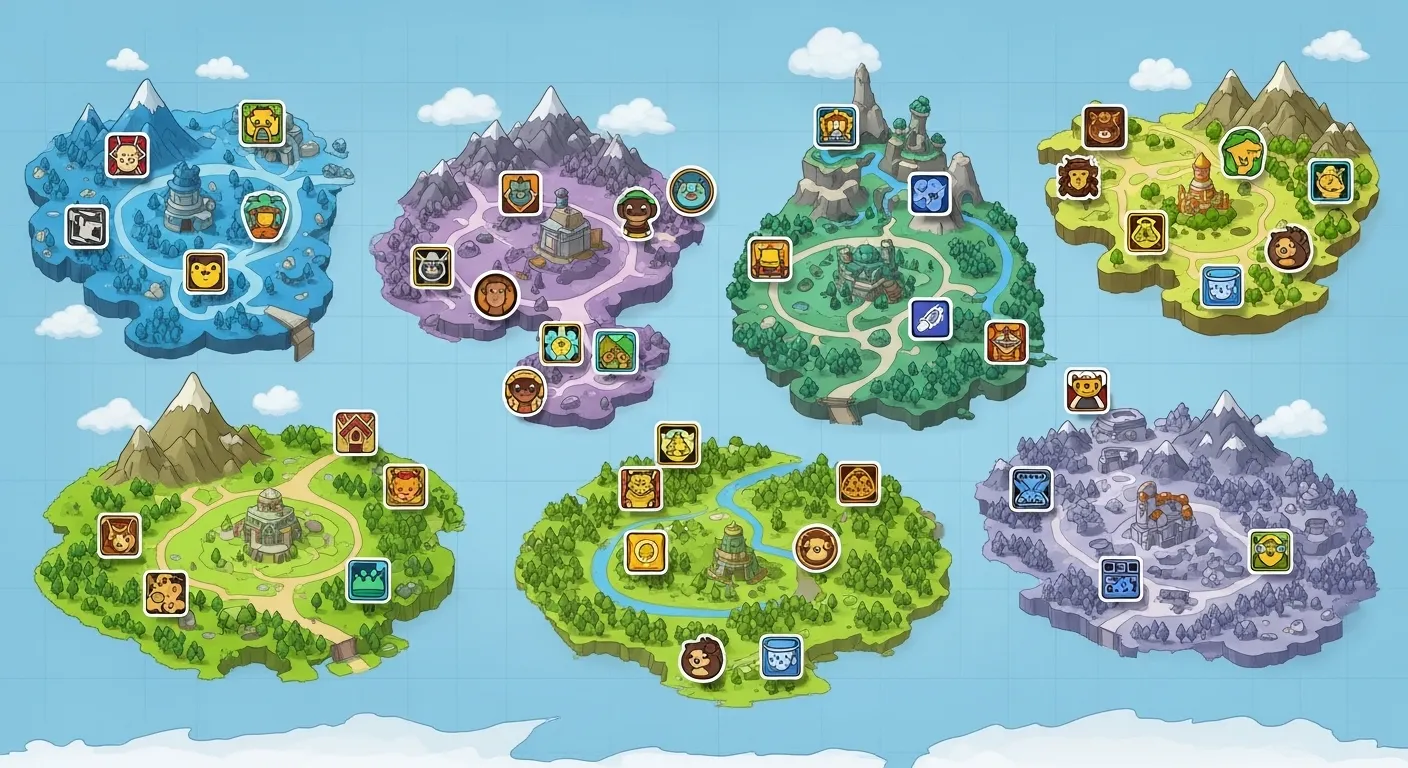1408x768 pixels.
Task: Open the blue circuit panel marker on gray island
Action: (x=1120, y=577)
